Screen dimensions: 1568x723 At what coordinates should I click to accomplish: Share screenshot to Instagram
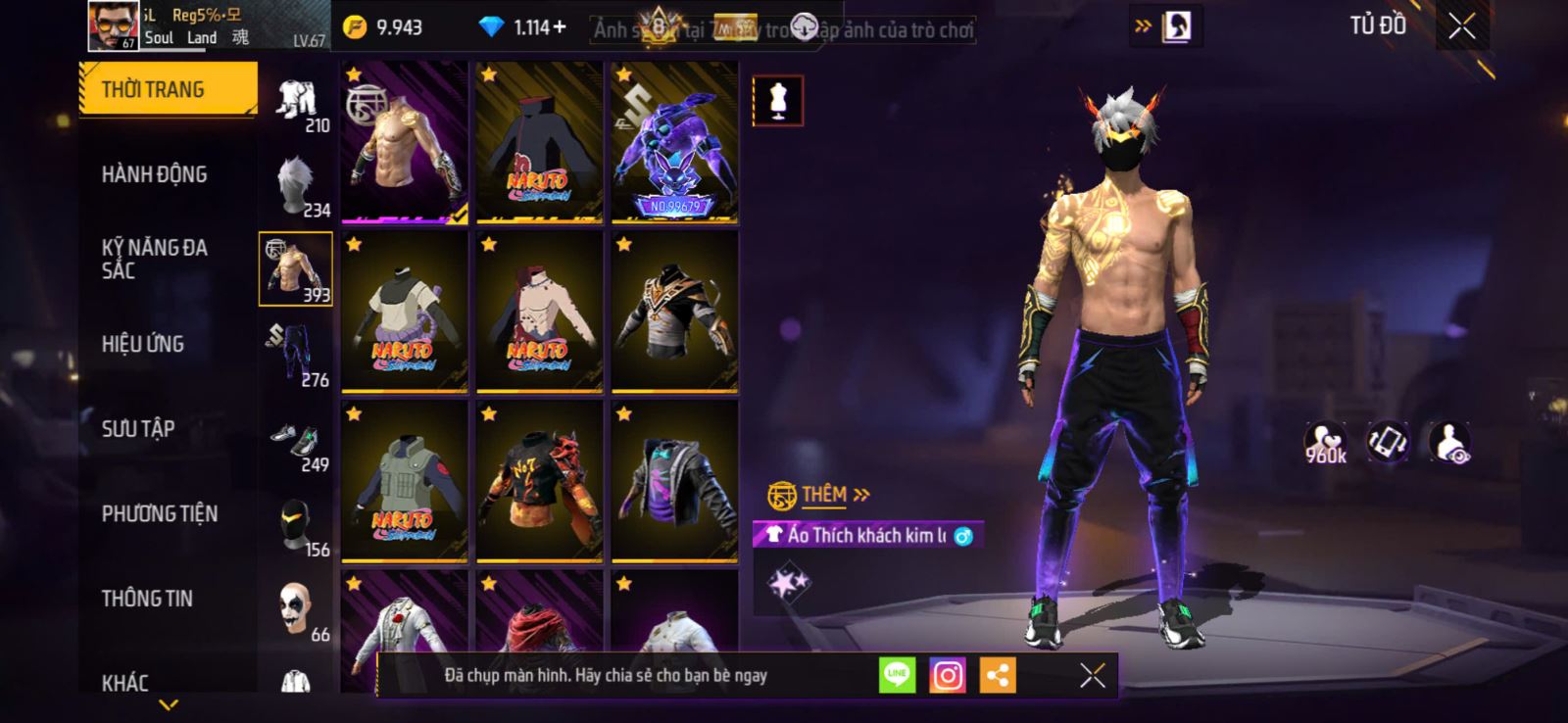click(948, 675)
